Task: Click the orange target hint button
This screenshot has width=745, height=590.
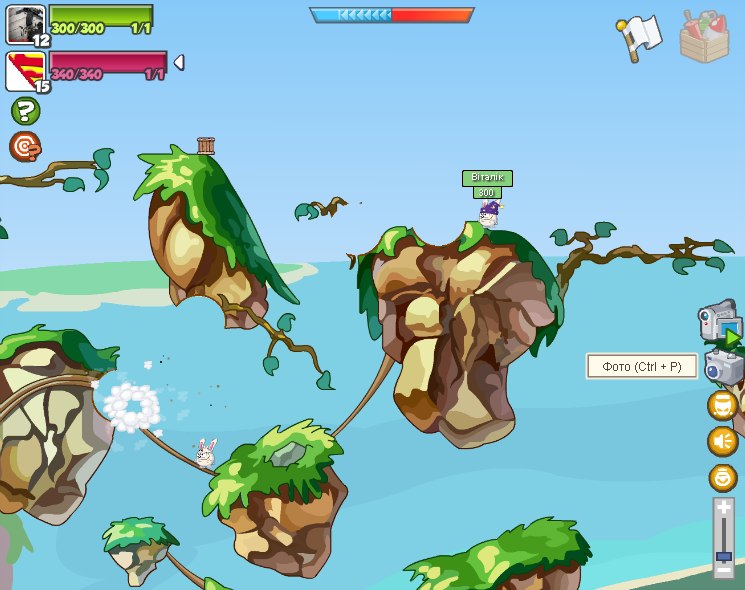Action: 25,146
